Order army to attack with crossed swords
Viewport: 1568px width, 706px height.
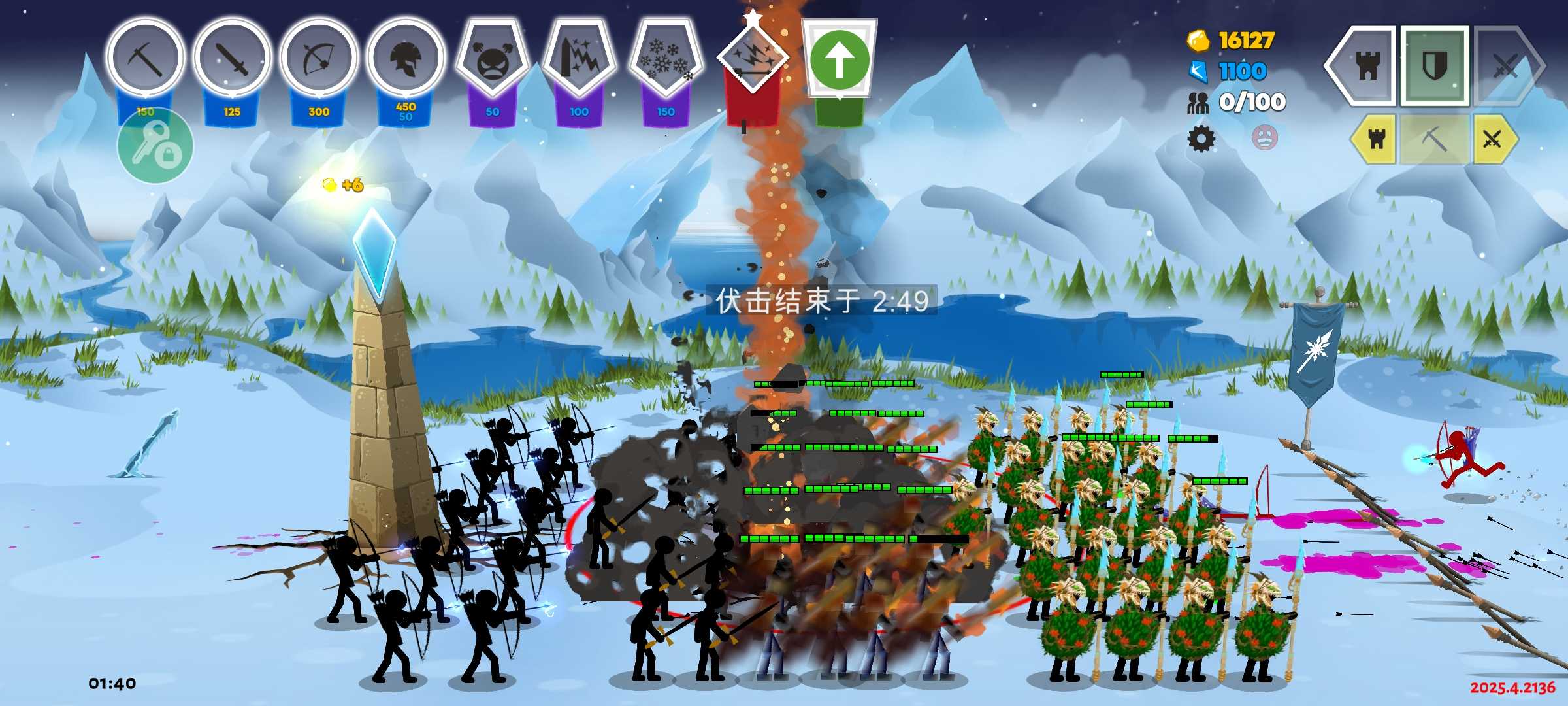click(1506, 65)
